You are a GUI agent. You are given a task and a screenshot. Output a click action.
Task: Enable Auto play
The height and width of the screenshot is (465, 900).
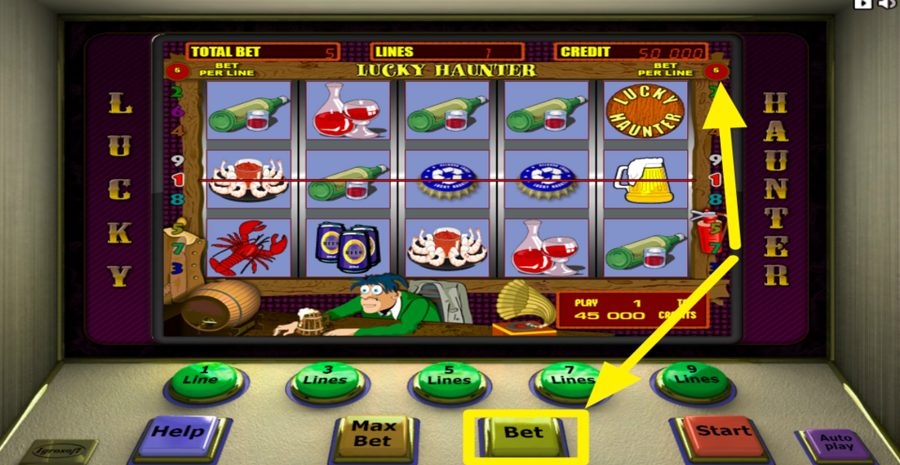[835, 441]
